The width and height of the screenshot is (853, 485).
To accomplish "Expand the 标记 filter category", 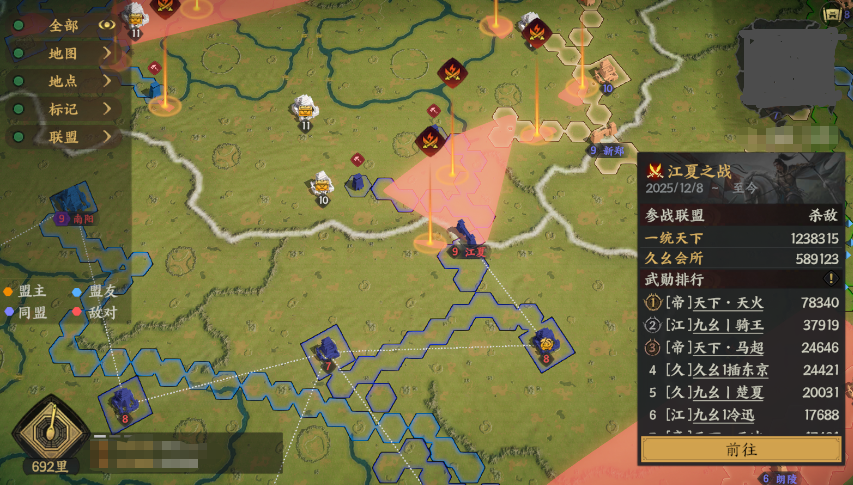I will [x=65, y=109].
